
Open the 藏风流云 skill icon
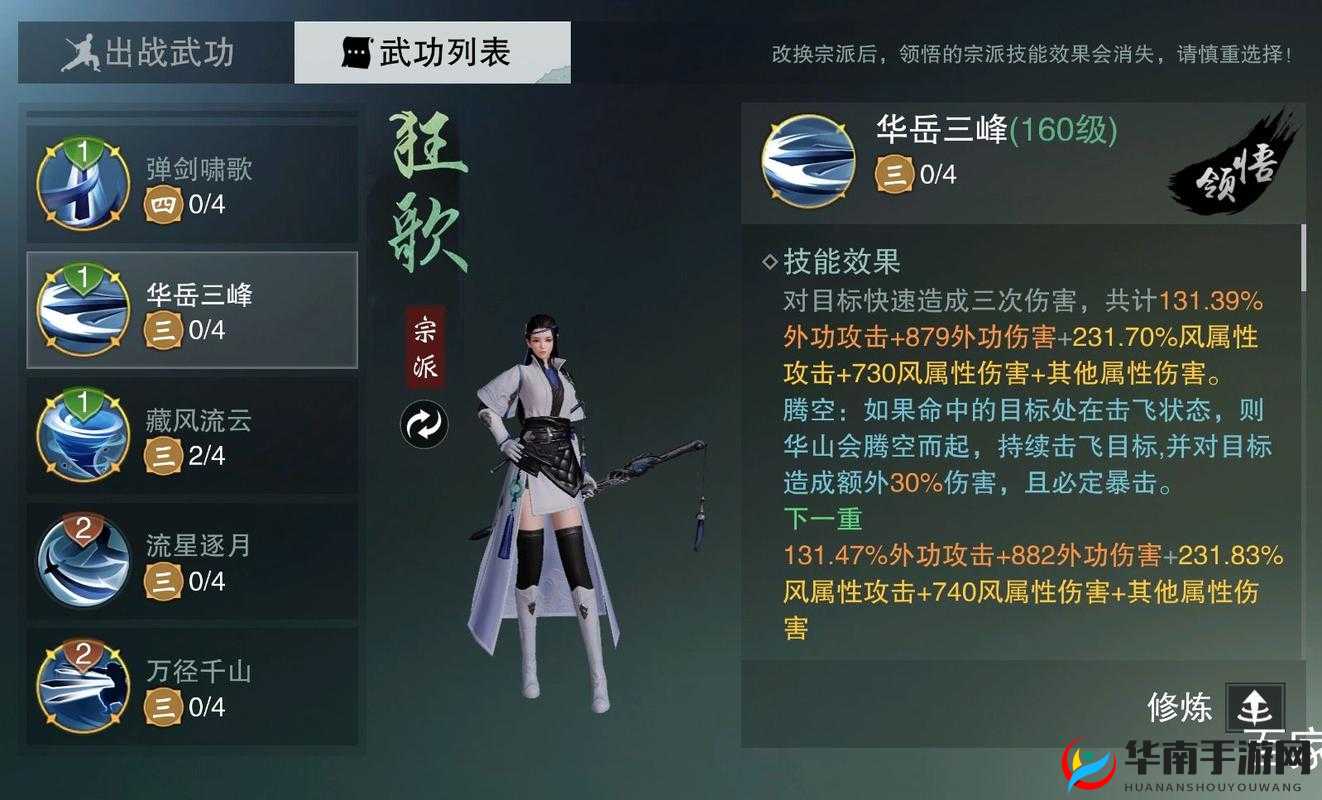[83, 434]
